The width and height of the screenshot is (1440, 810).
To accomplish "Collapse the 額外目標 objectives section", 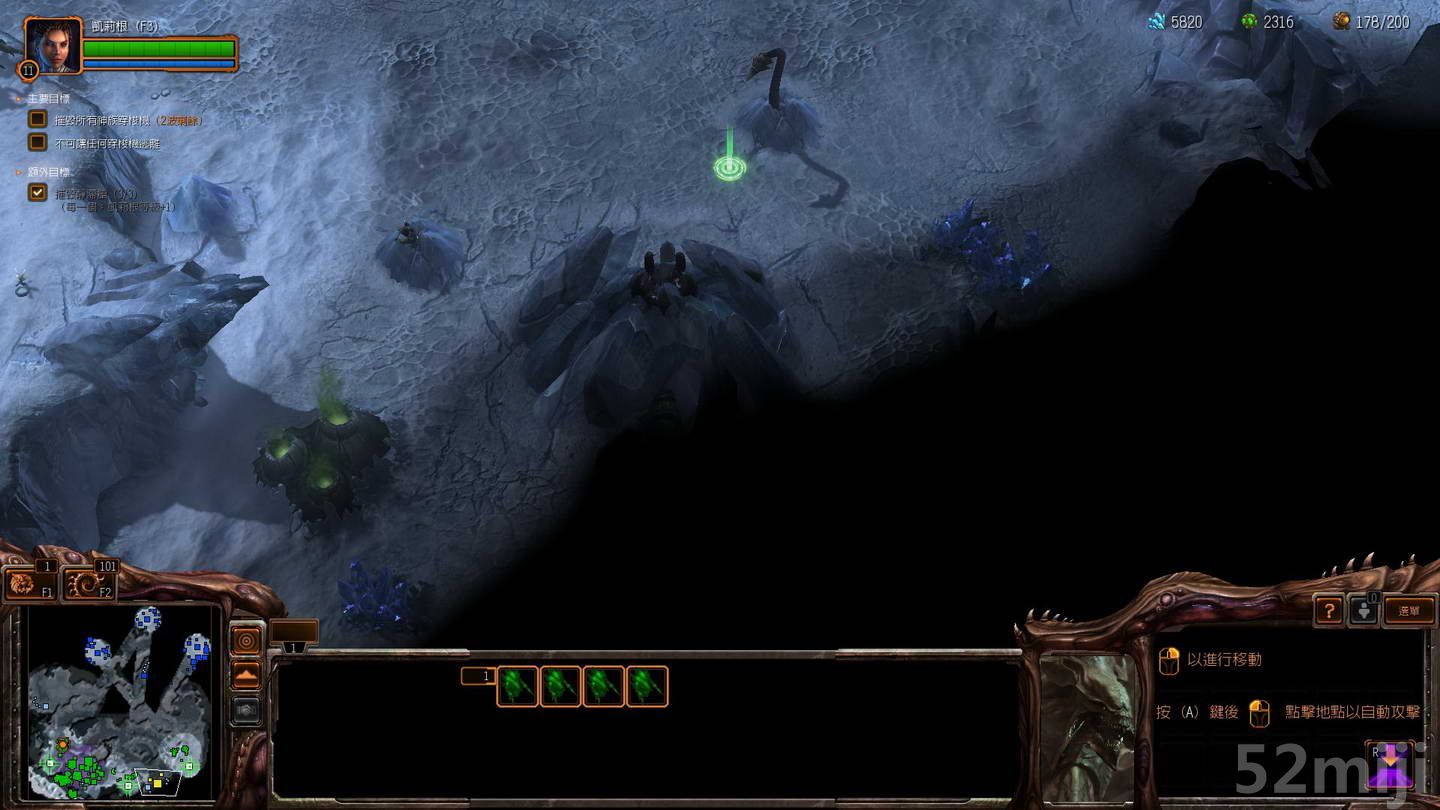I will [16, 171].
